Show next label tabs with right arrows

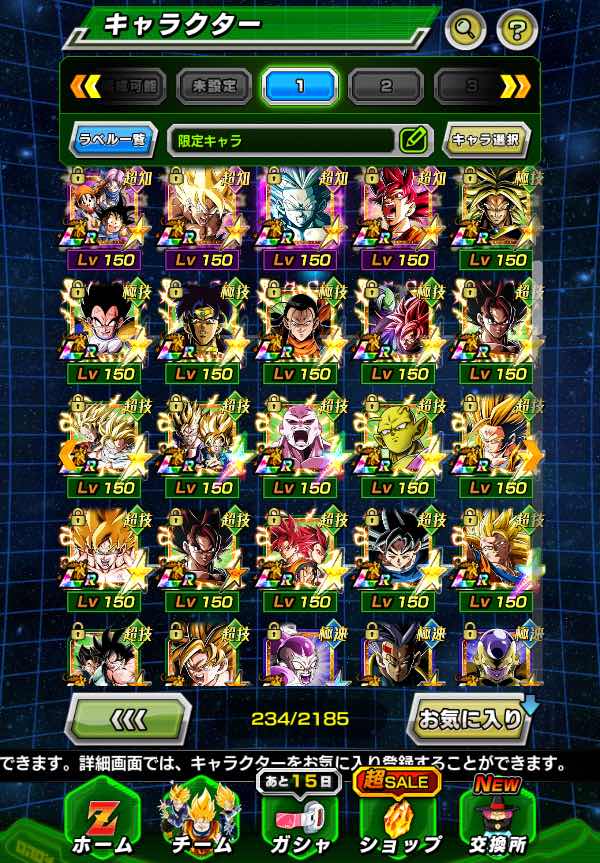[515, 87]
